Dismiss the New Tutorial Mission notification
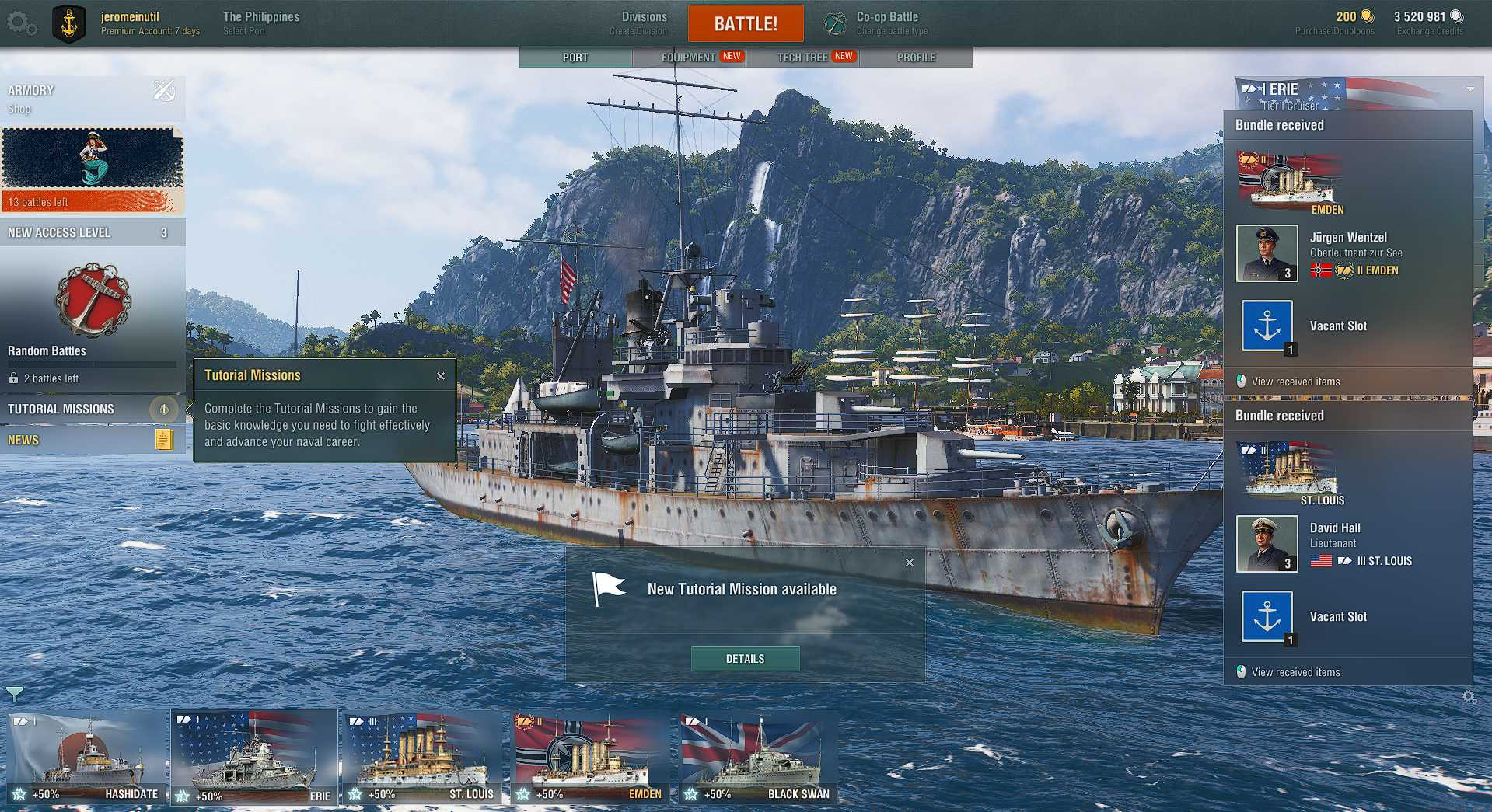The height and width of the screenshot is (812, 1492). click(910, 563)
